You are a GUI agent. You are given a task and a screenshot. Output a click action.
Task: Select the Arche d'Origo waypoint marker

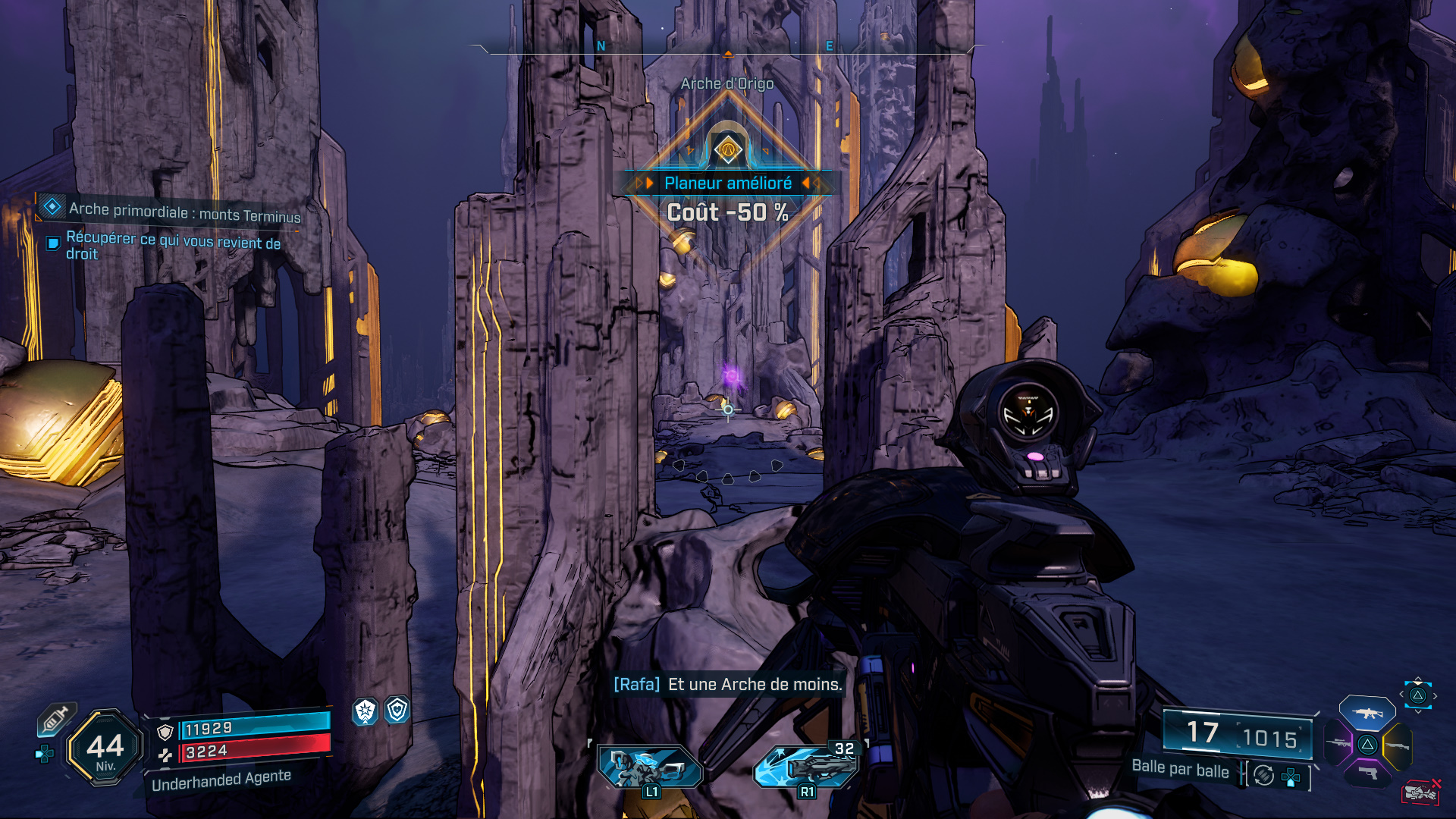point(728,149)
